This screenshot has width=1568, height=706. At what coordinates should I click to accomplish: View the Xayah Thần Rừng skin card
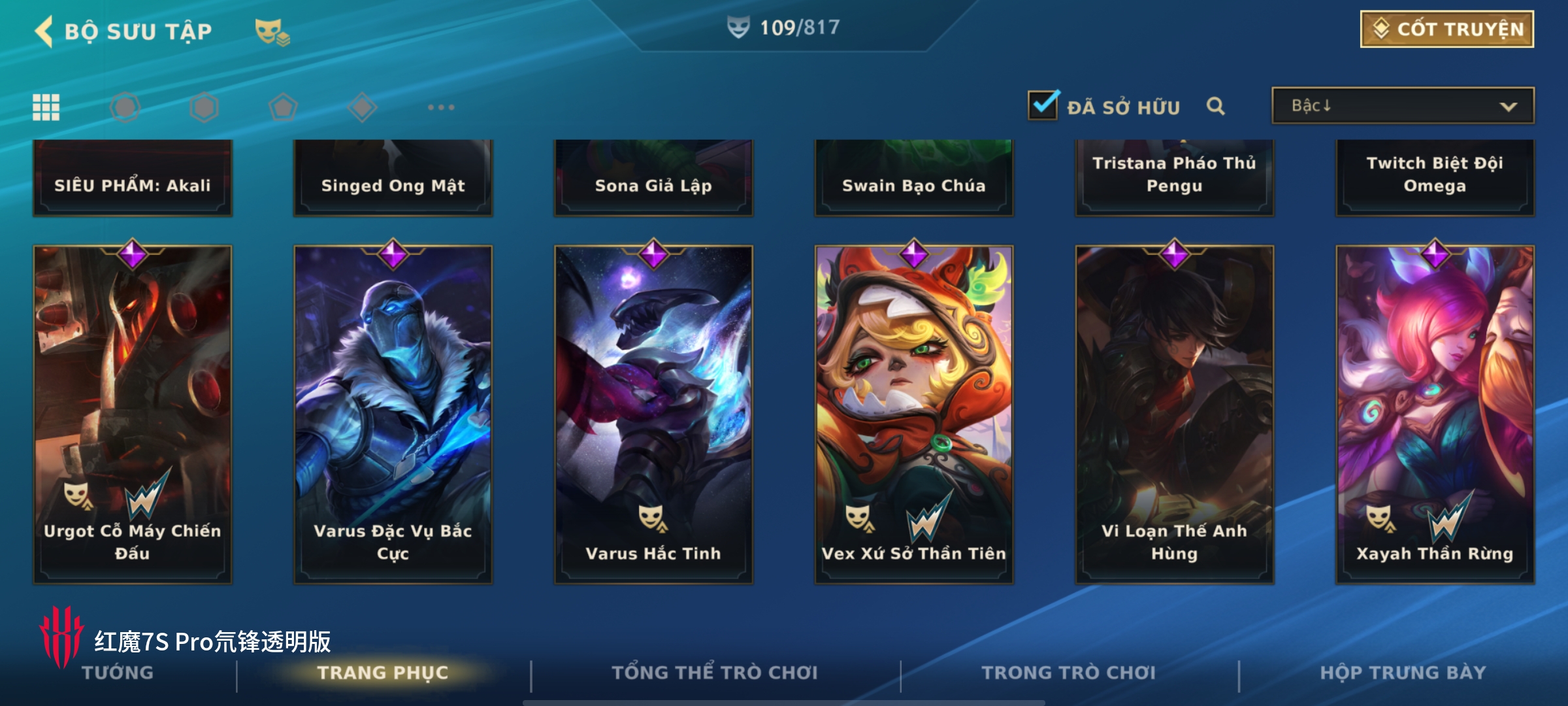click(1435, 413)
